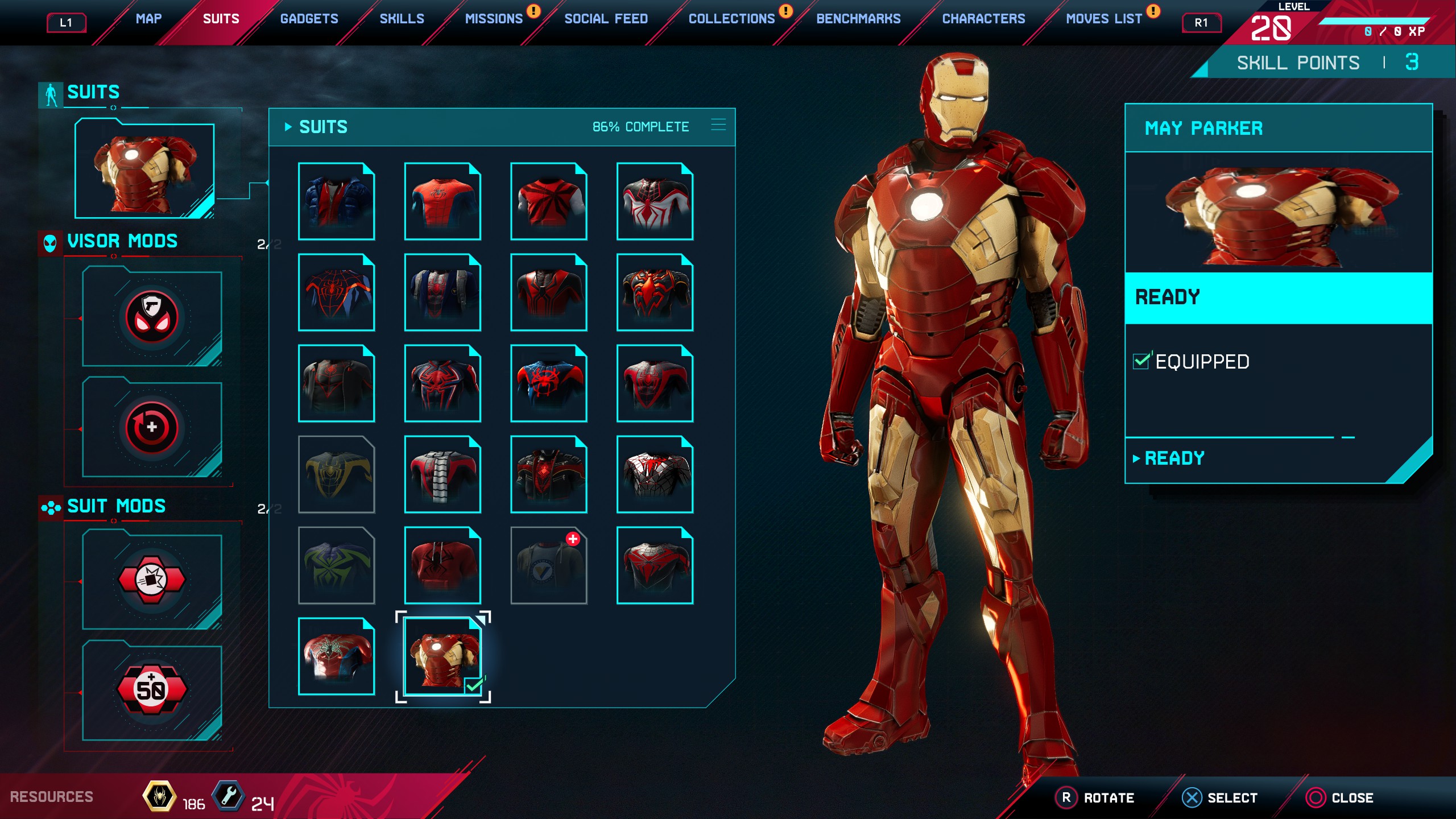Open the circular-arrow plus visor mod slot

click(152, 427)
